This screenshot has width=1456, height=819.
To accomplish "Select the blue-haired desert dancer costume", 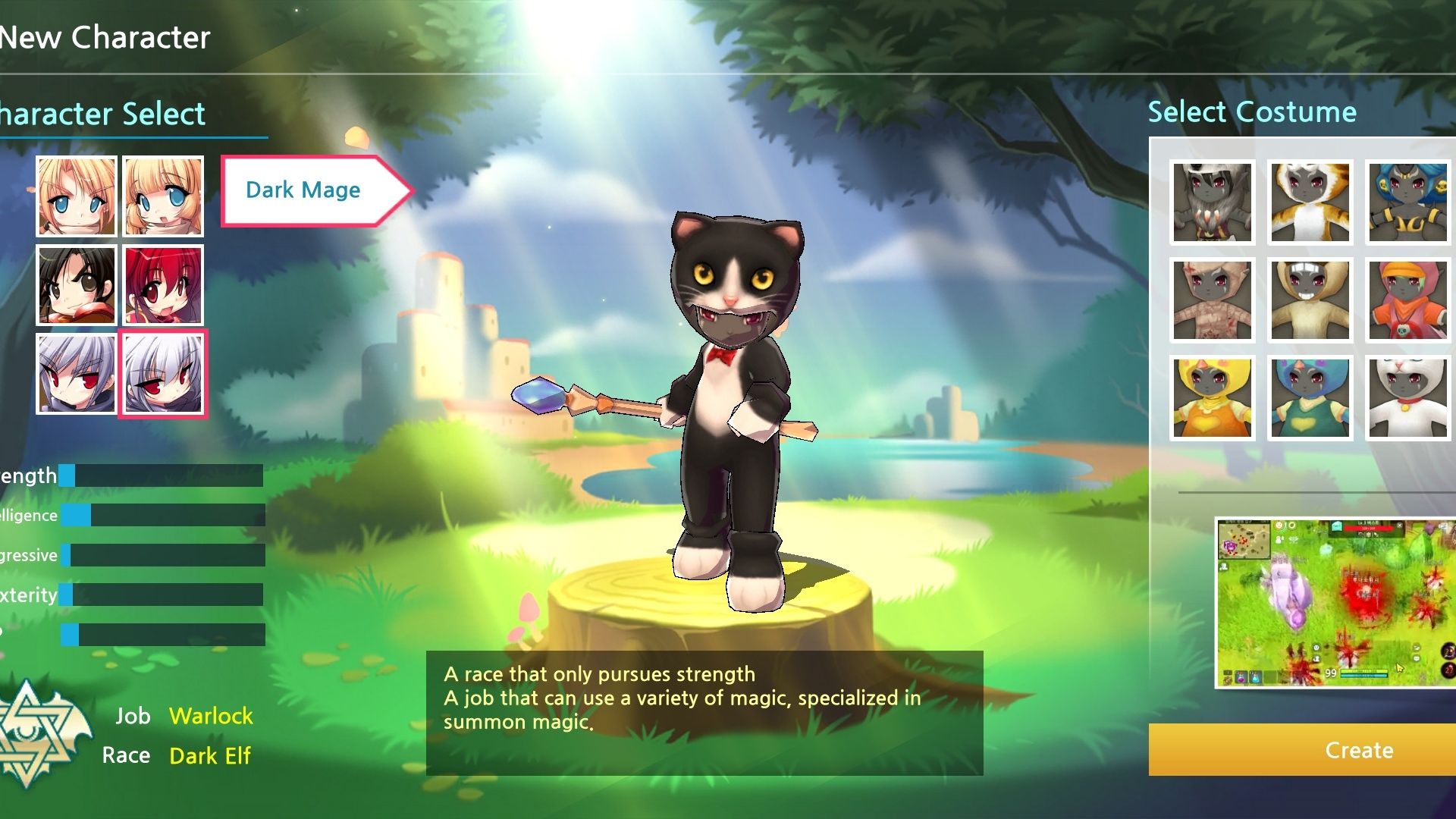I will click(1407, 201).
